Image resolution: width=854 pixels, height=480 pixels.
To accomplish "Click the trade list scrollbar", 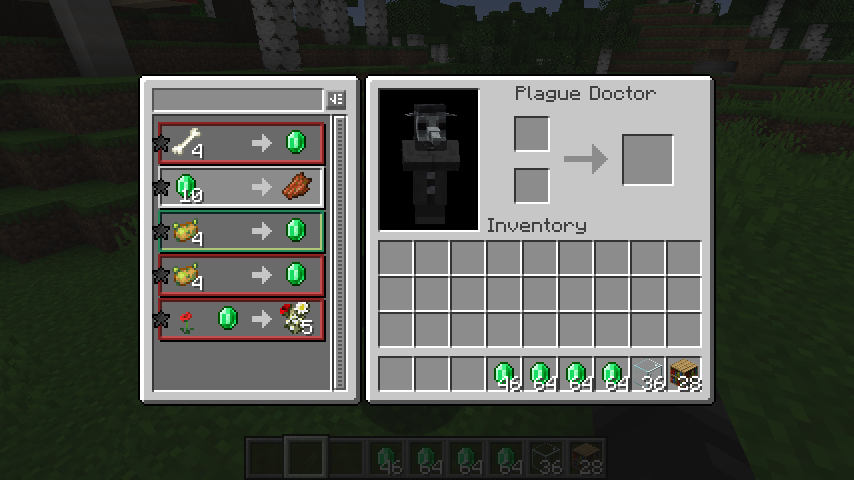I will [x=339, y=250].
